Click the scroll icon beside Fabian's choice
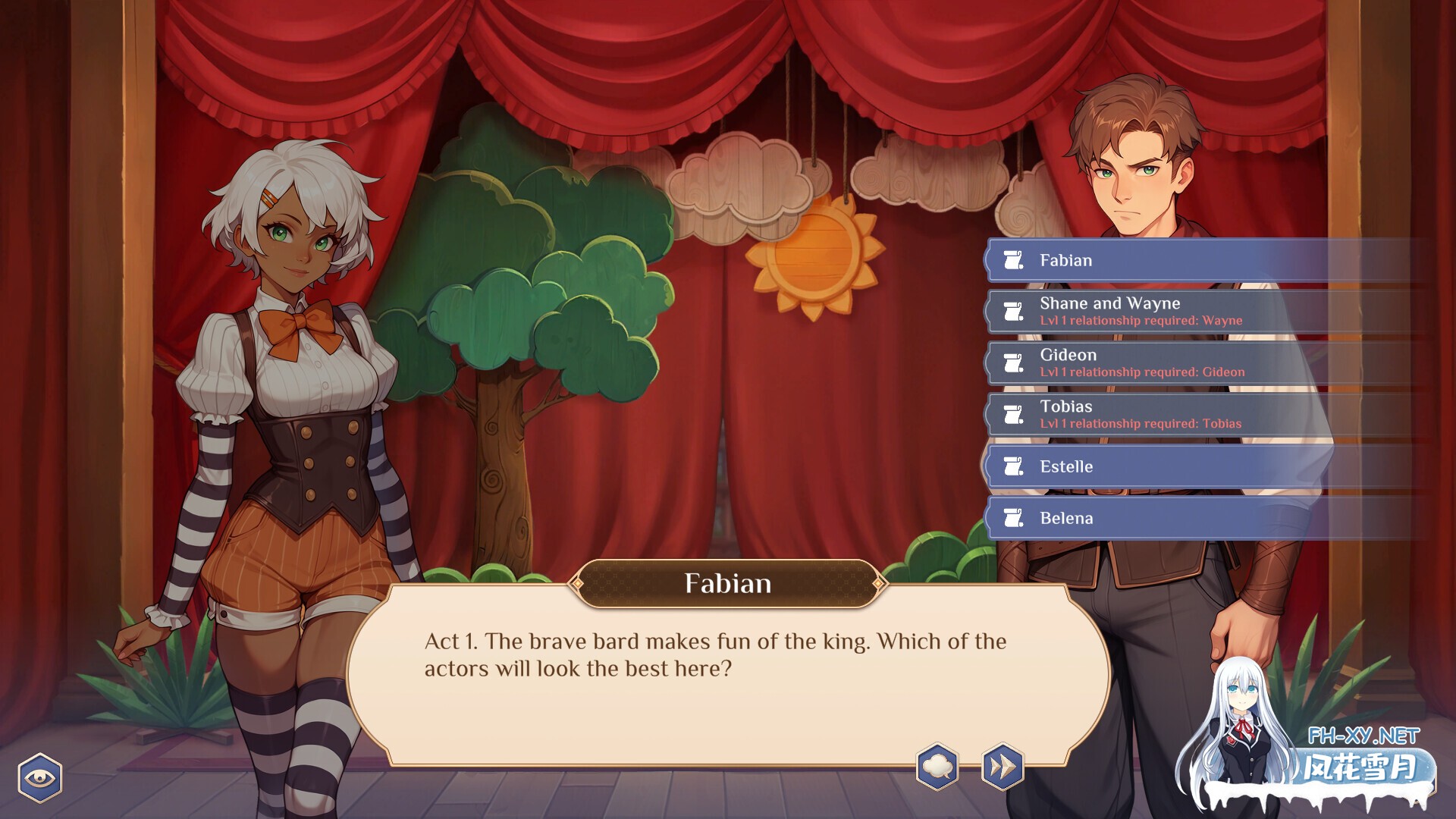This screenshot has width=1456, height=819. pos(1013,259)
